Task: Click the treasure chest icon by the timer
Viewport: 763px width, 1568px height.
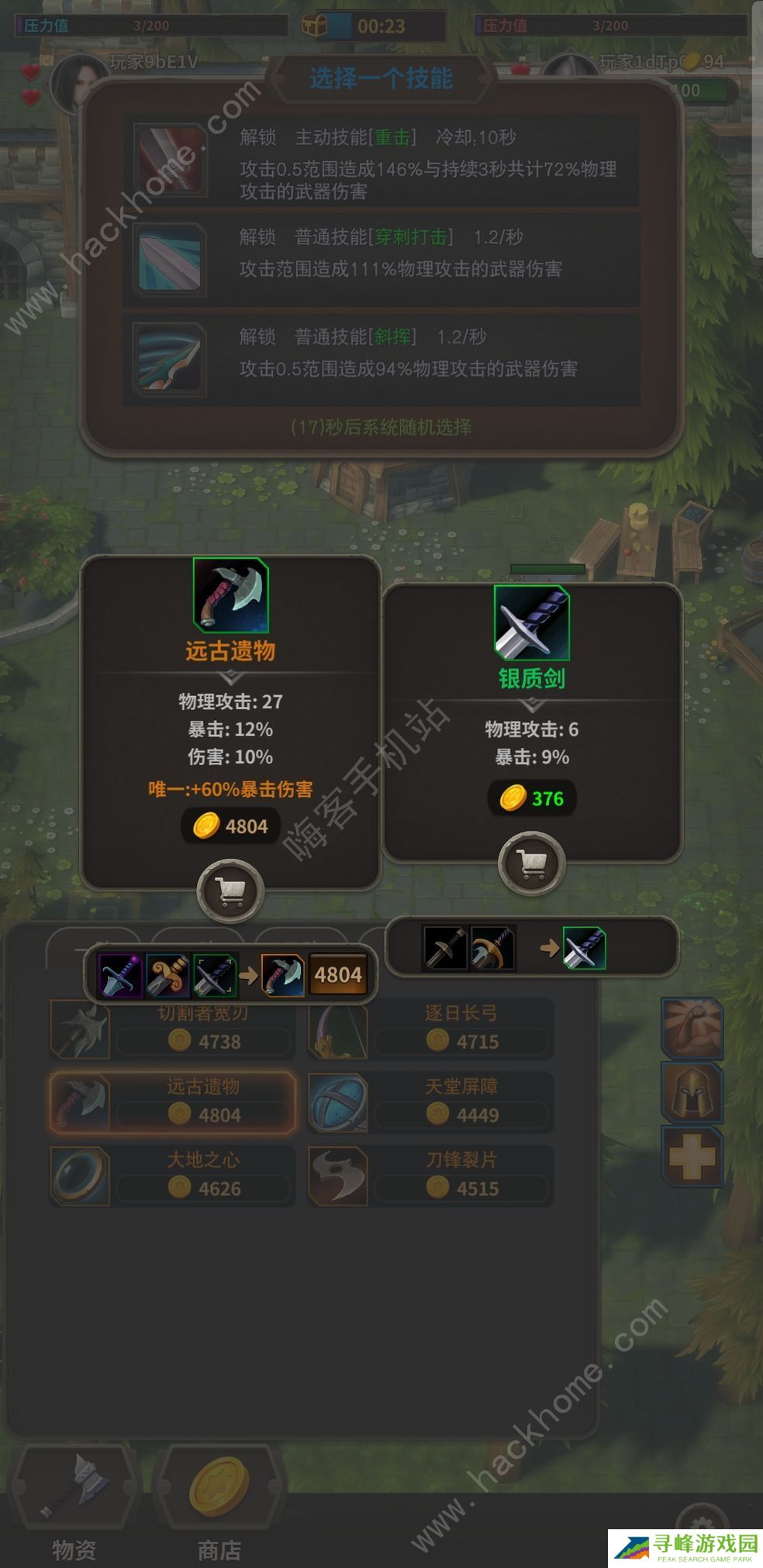Action: point(314,26)
